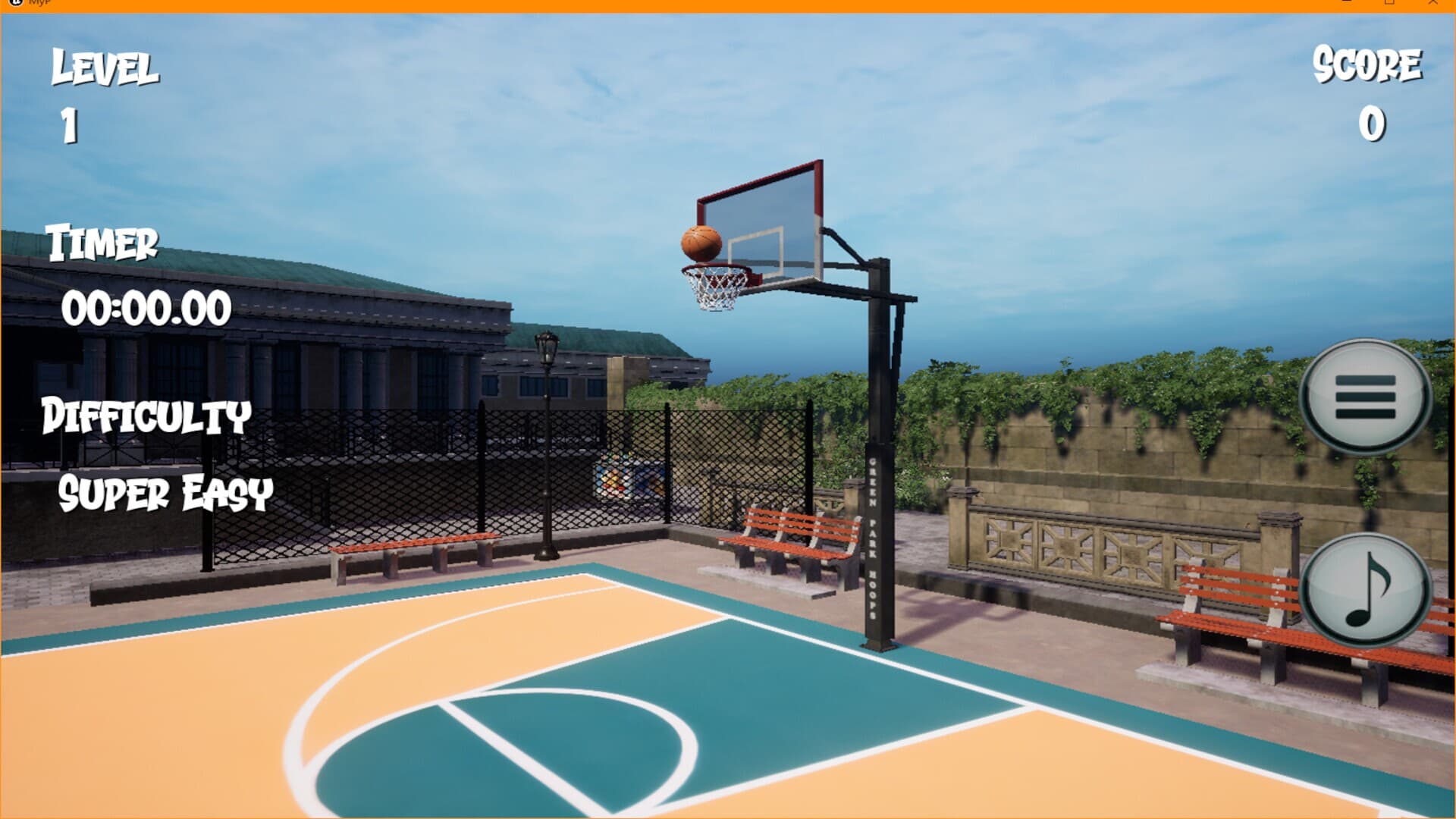Toggle the Difficulty setting labeled Super Easy

[x=167, y=494]
